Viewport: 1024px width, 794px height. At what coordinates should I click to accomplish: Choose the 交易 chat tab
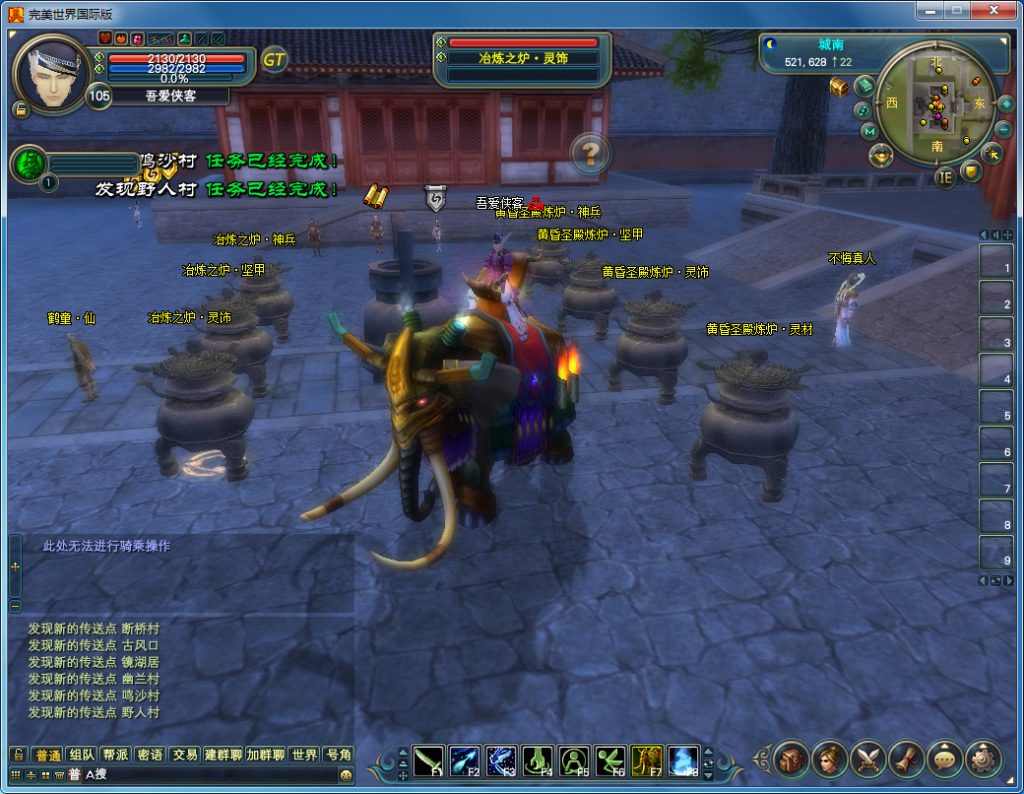coord(184,755)
